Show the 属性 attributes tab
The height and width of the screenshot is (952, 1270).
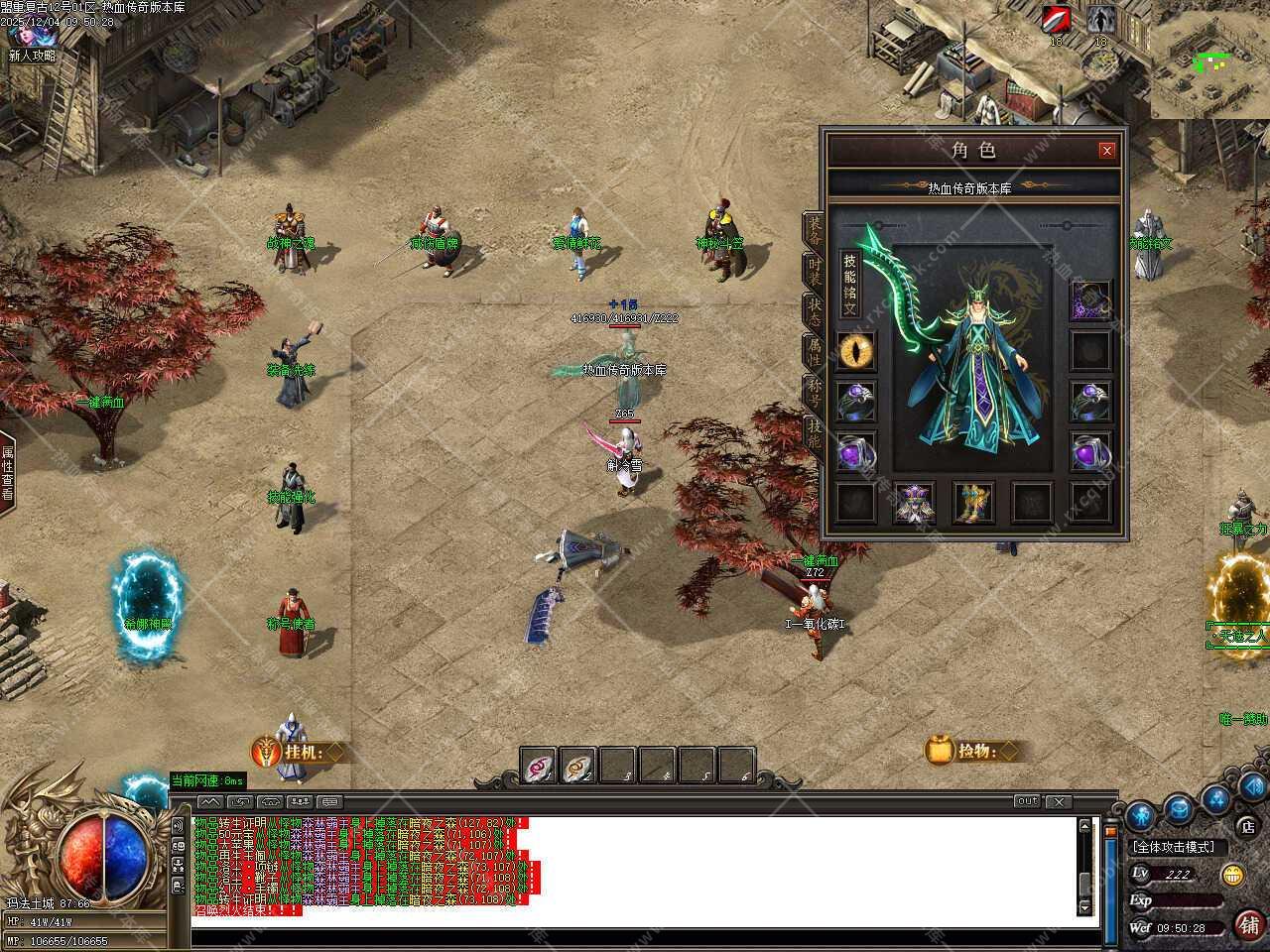814,352
